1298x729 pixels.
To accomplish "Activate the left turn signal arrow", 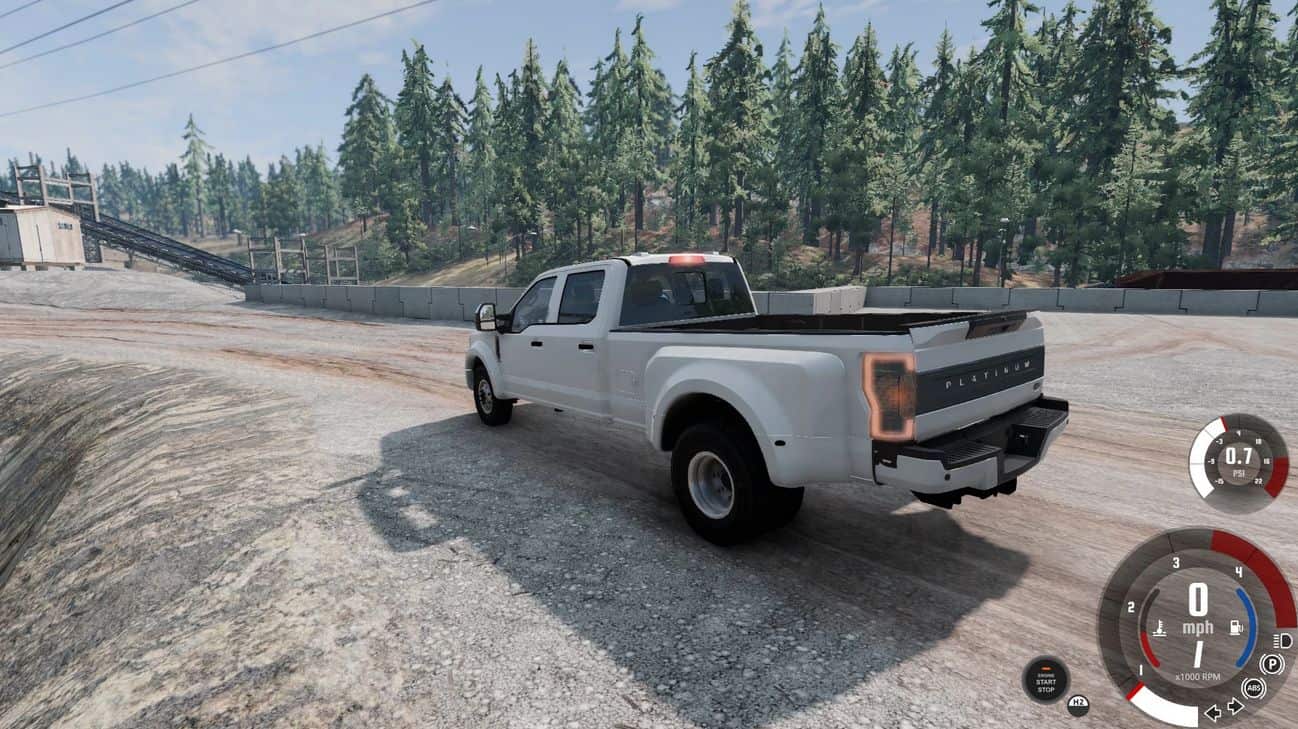I will (1212, 712).
